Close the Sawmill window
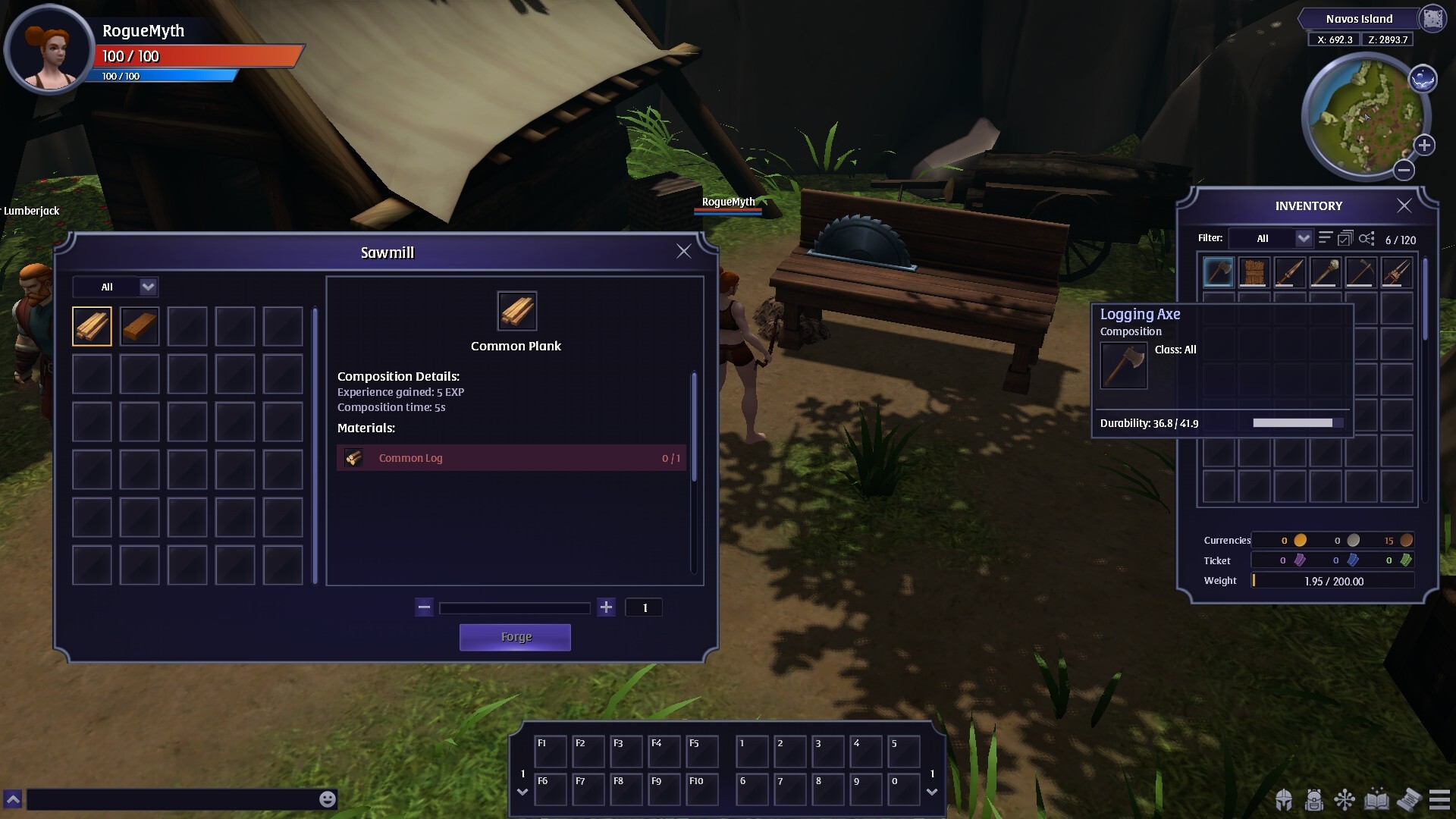Viewport: 1456px width, 819px height. 683,251
